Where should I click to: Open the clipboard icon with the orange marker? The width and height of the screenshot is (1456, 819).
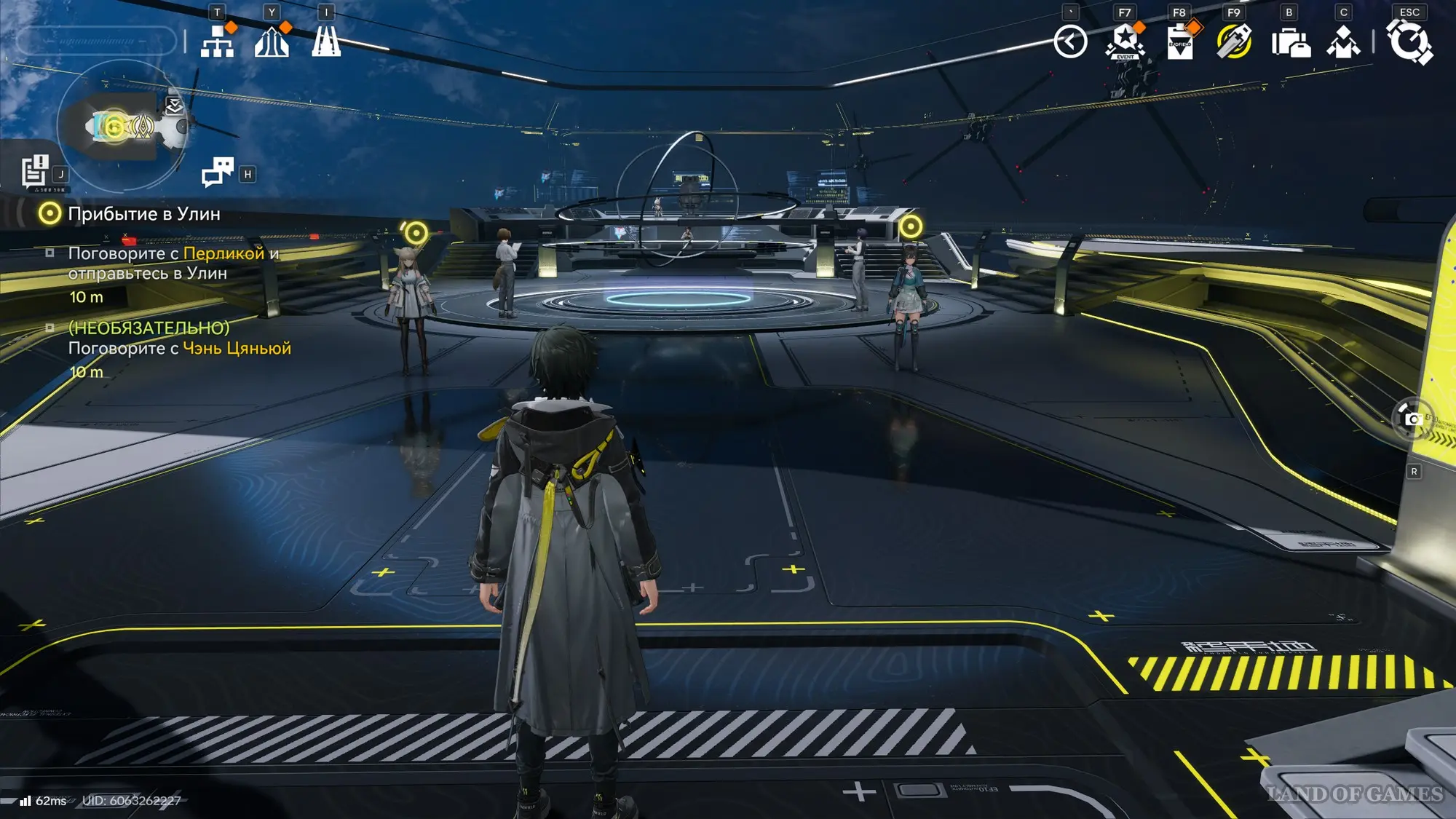[1179, 41]
